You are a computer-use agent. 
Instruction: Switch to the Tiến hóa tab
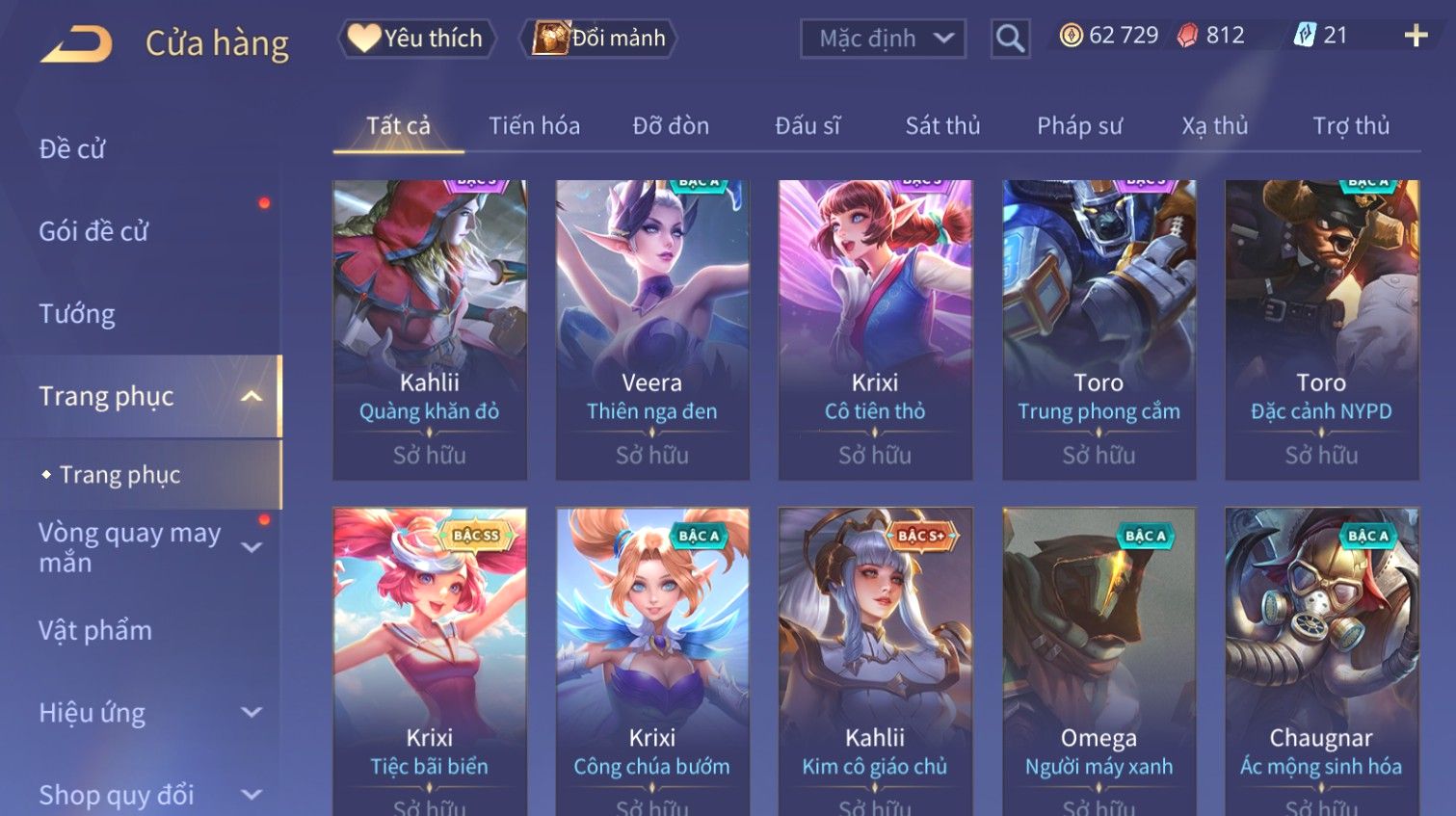pyautogui.click(x=534, y=126)
